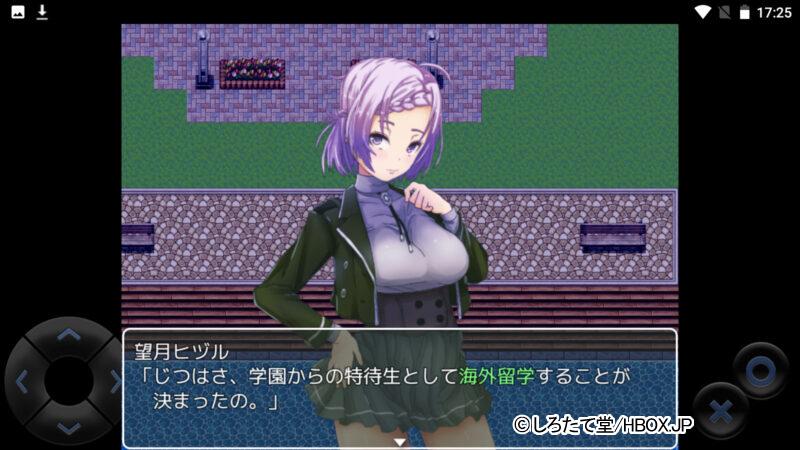The image size is (800, 450).
Task: Tap the d-pad up arrow
Action: click(67, 335)
